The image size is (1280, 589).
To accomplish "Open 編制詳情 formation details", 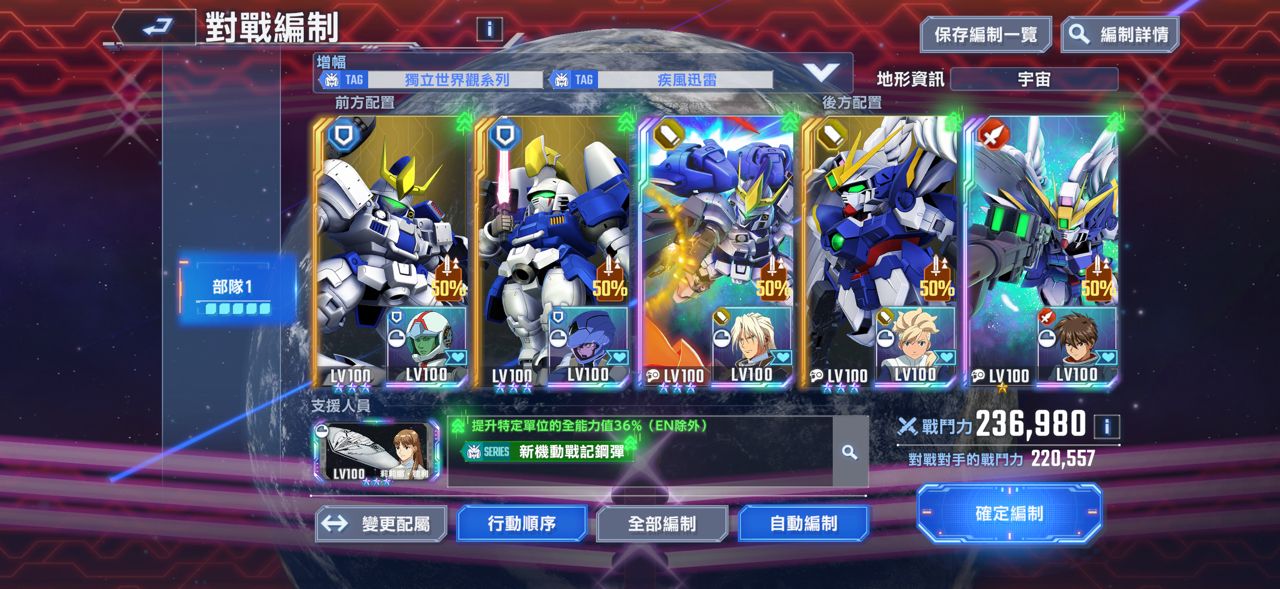I will [x=1120, y=34].
